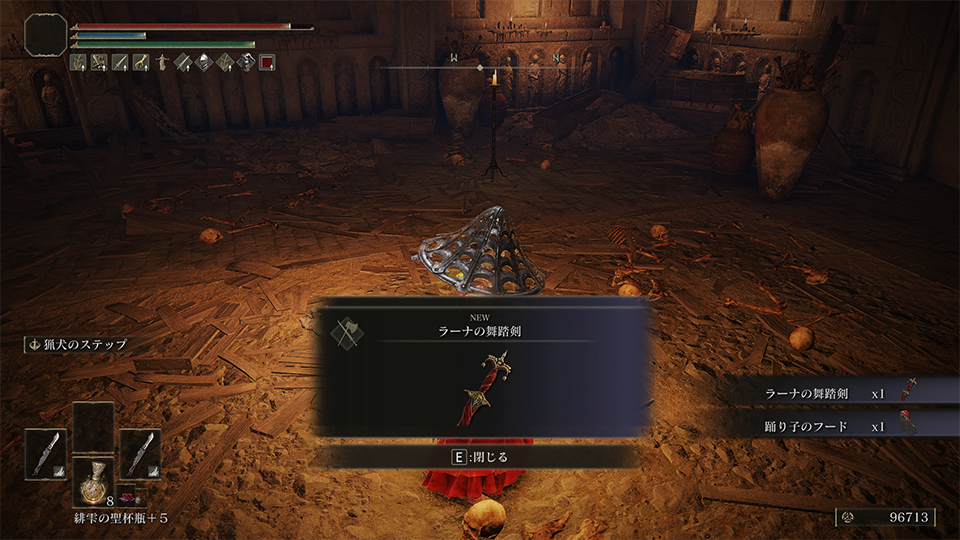The image size is (960, 540).
Task: Click the compass bar at the top
Action: coord(480,68)
